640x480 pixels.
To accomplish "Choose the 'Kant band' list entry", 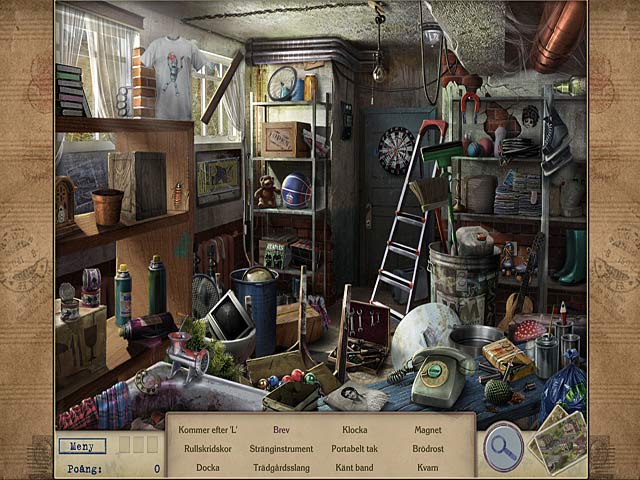I will coord(355,468).
